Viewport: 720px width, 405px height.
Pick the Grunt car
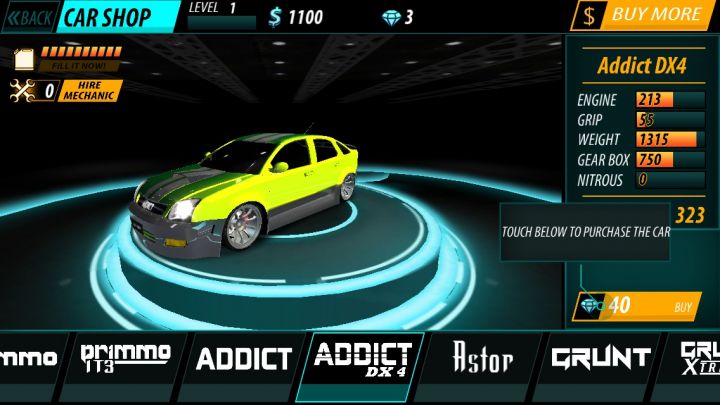click(x=600, y=358)
